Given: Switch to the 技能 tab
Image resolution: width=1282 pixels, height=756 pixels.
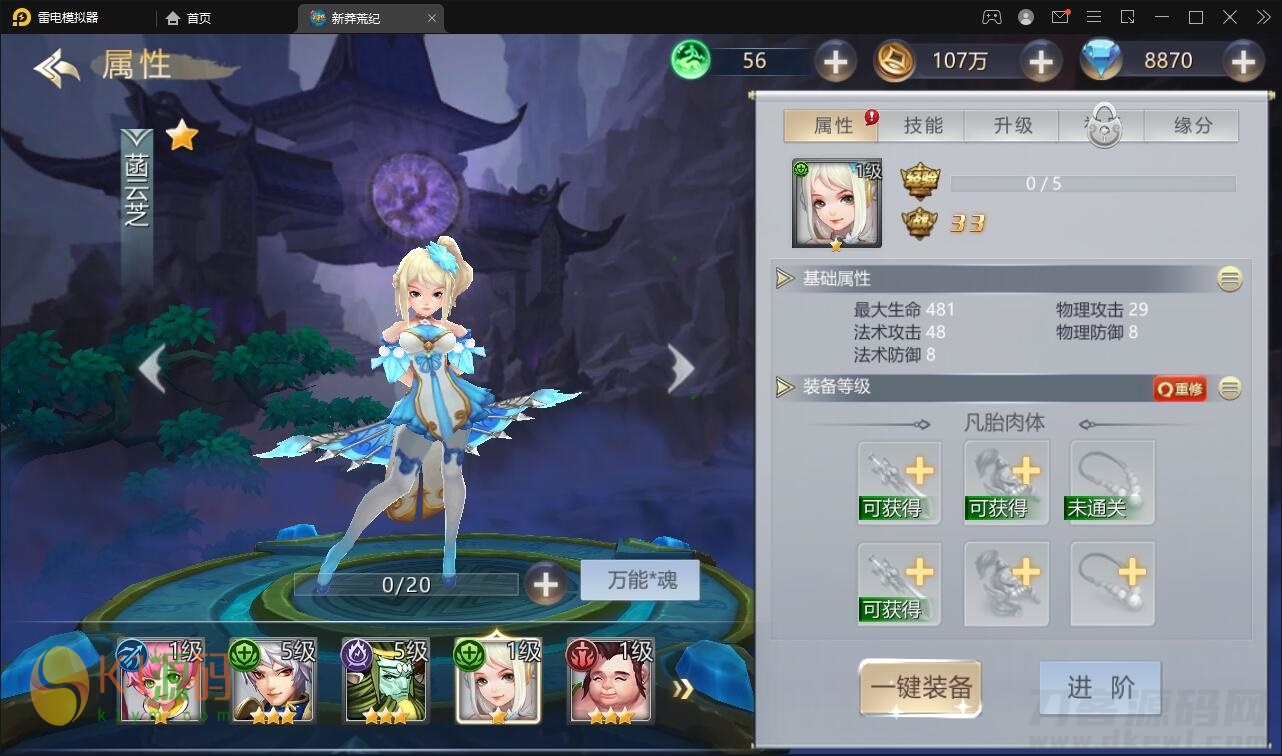Looking at the screenshot, I should [923, 125].
